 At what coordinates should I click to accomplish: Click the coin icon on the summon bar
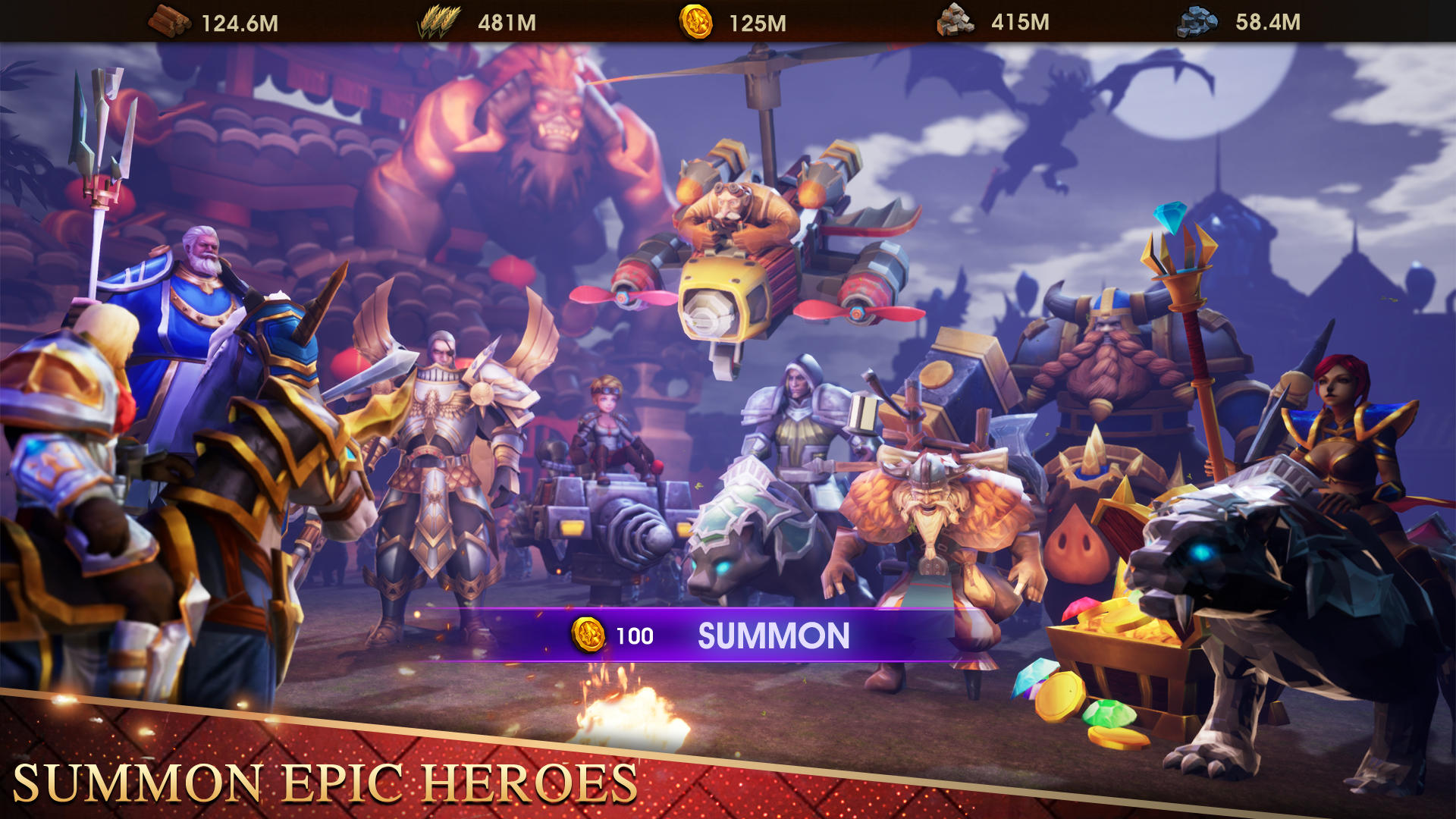point(590,634)
